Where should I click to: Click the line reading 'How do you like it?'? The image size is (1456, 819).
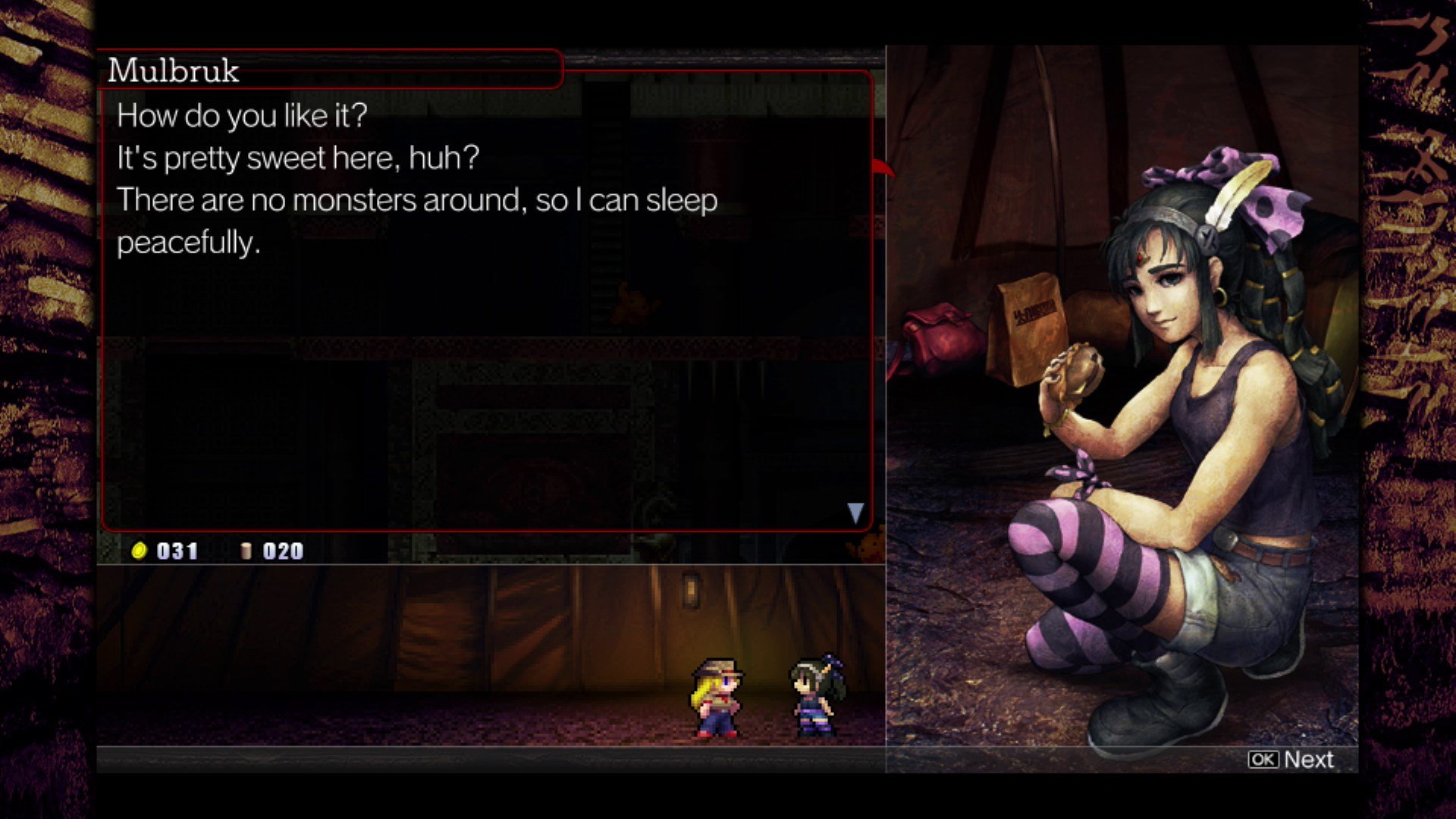[x=241, y=115]
